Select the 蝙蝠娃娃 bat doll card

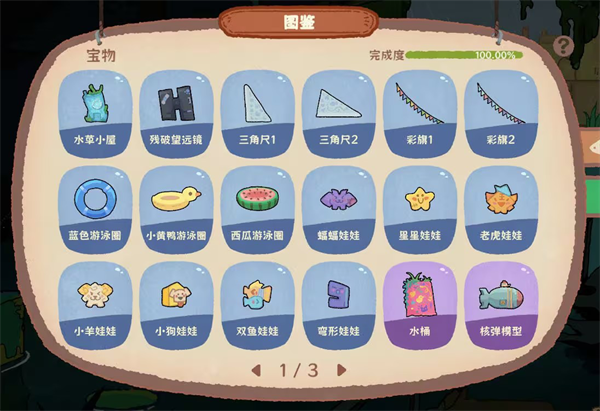click(x=338, y=207)
